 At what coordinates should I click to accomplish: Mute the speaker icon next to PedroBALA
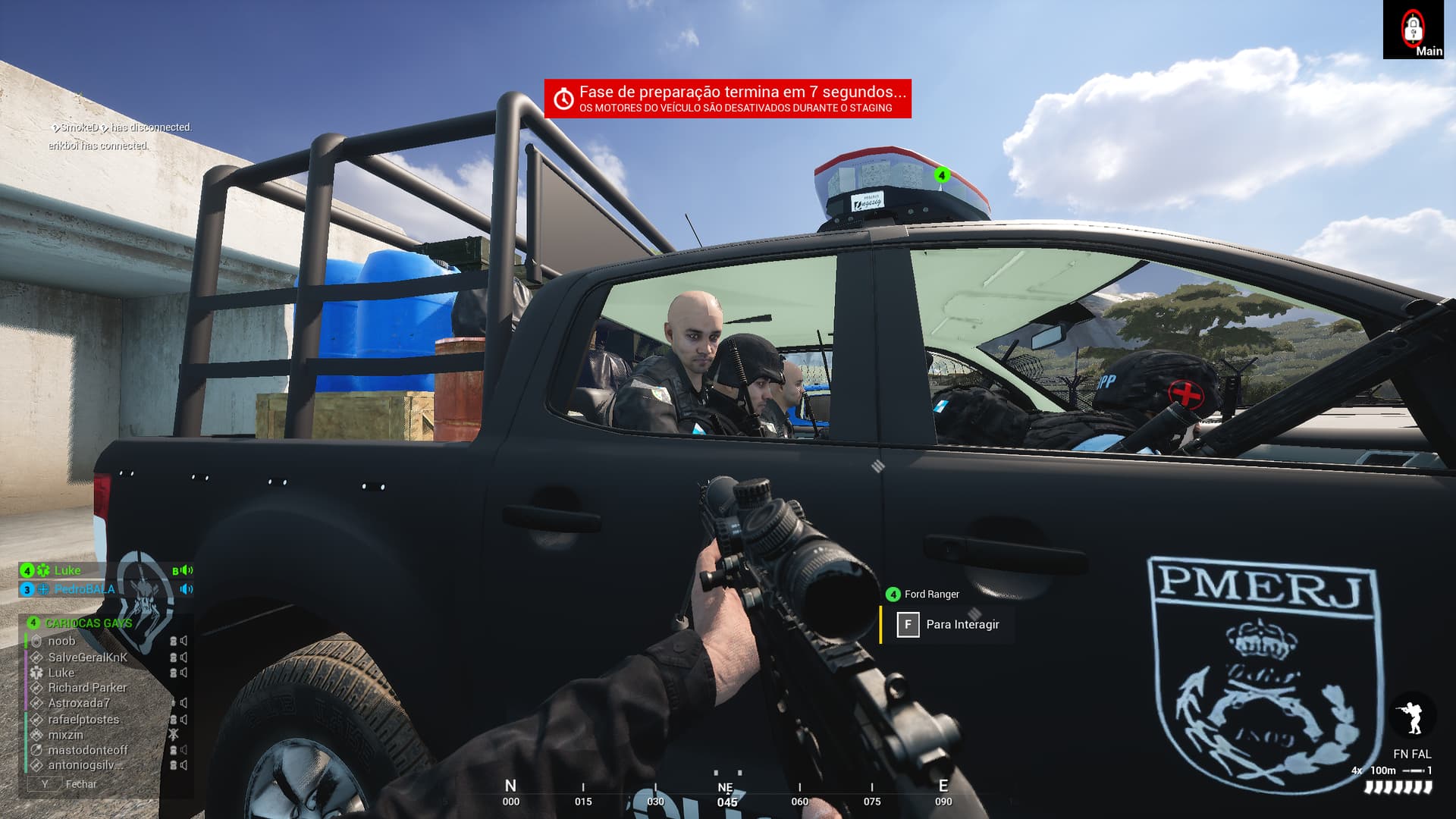pyautogui.click(x=185, y=589)
